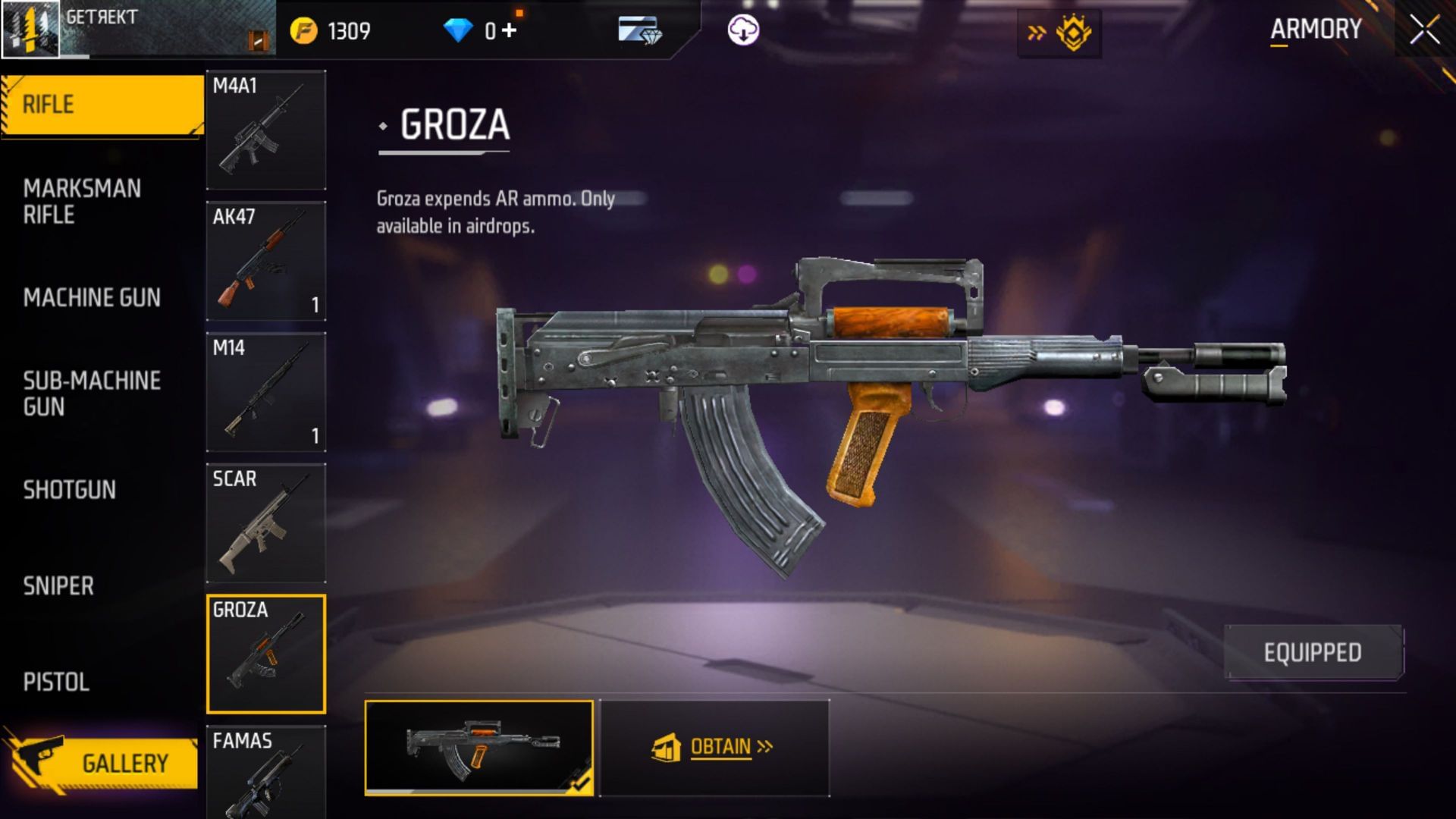
Task: Open the Marksman Rifle category
Action: click(x=82, y=202)
